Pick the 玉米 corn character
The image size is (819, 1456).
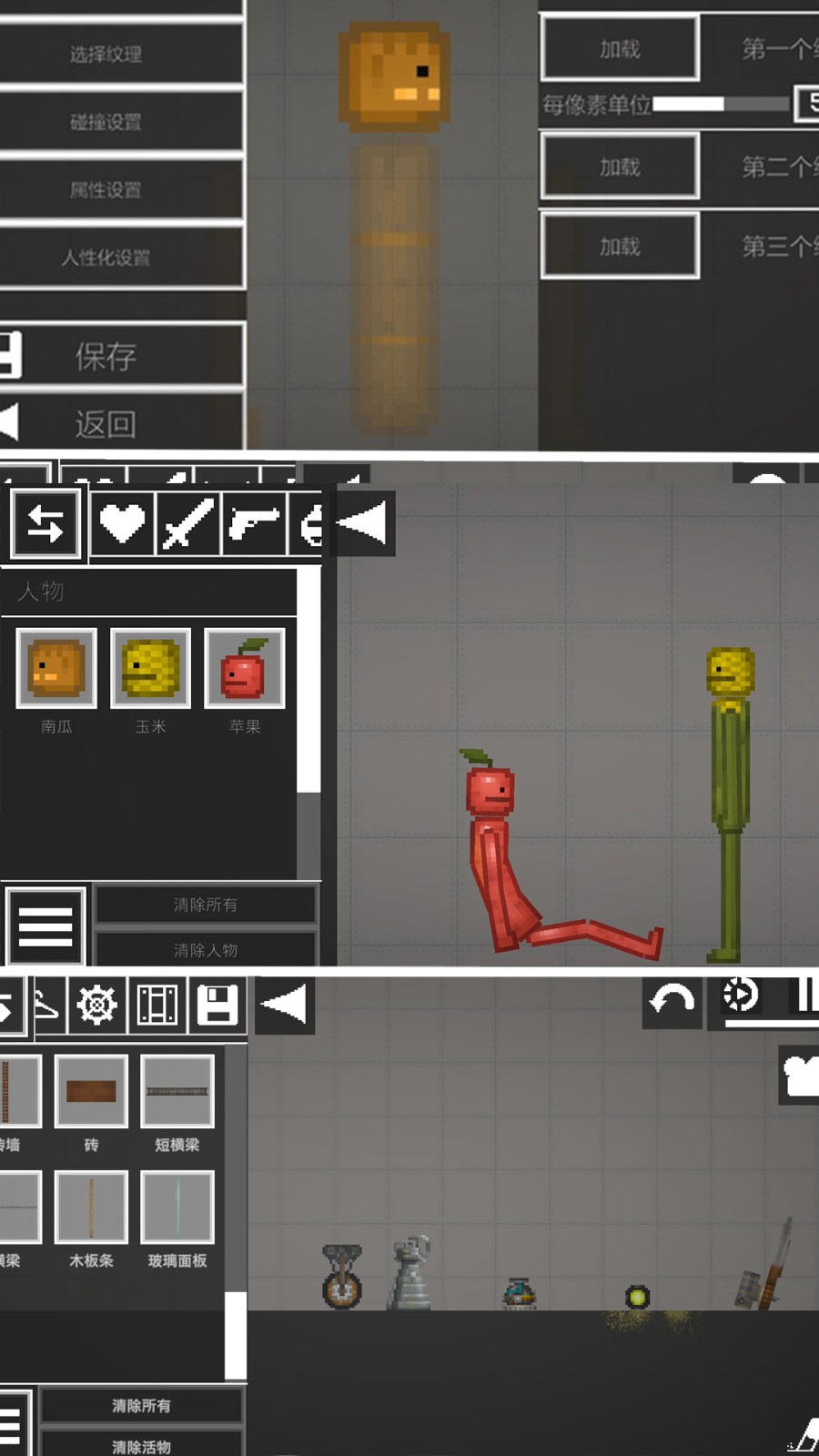click(x=150, y=669)
